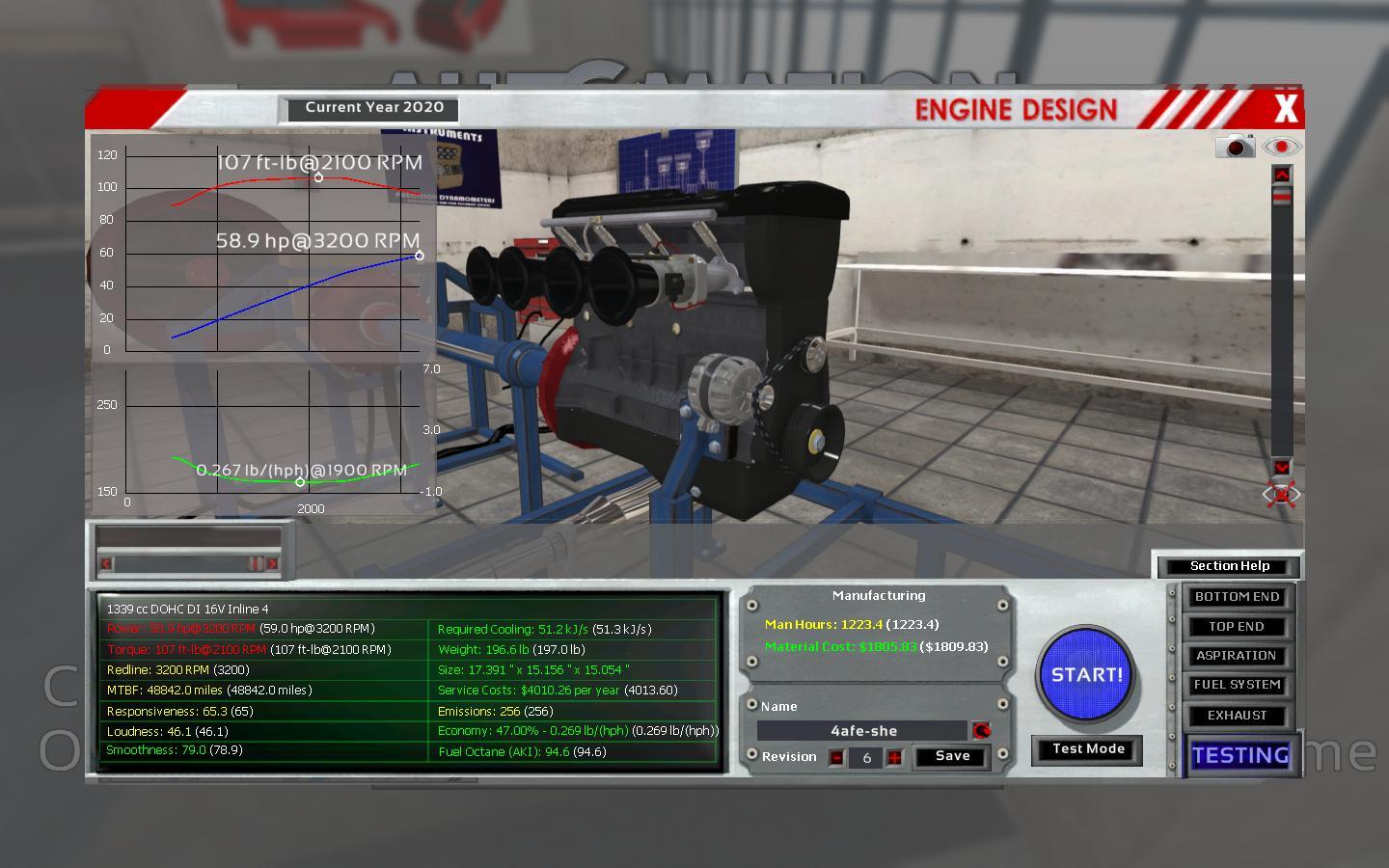The height and width of the screenshot is (868, 1389).
Task: Decrease the revision number
Action: coord(836,758)
